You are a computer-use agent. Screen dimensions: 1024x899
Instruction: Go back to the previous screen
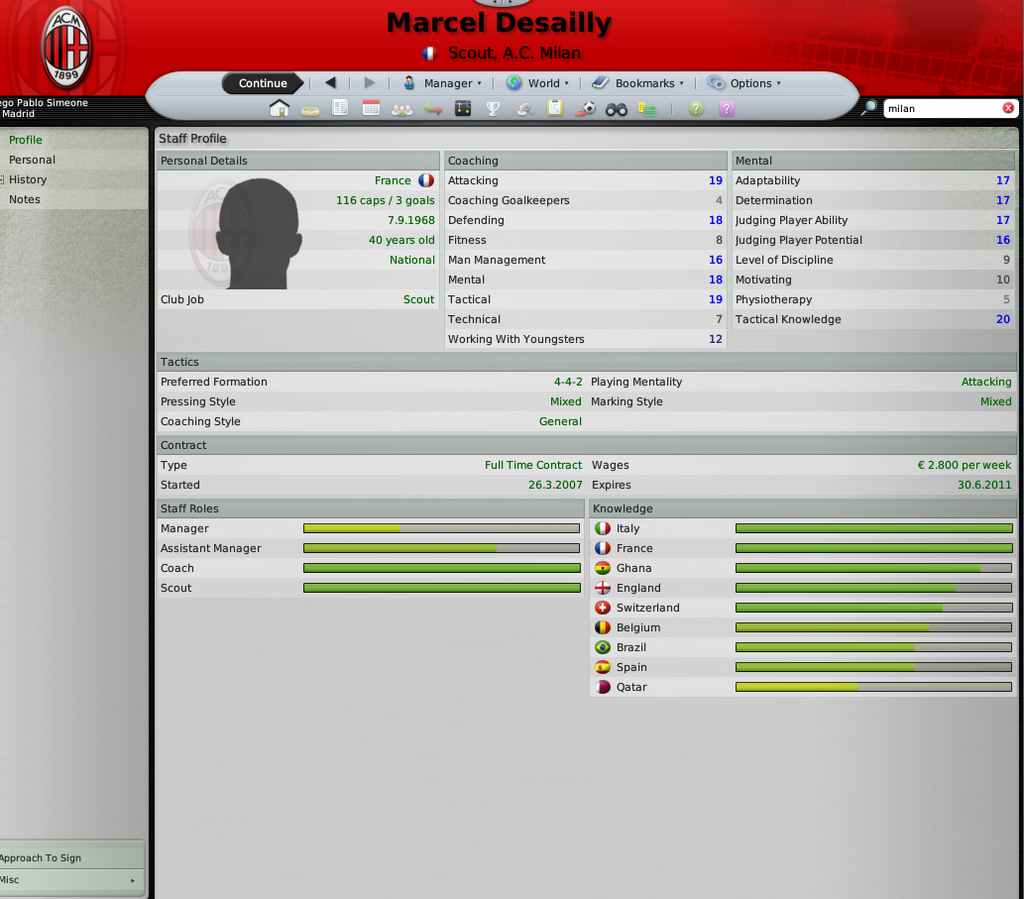(331, 83)
